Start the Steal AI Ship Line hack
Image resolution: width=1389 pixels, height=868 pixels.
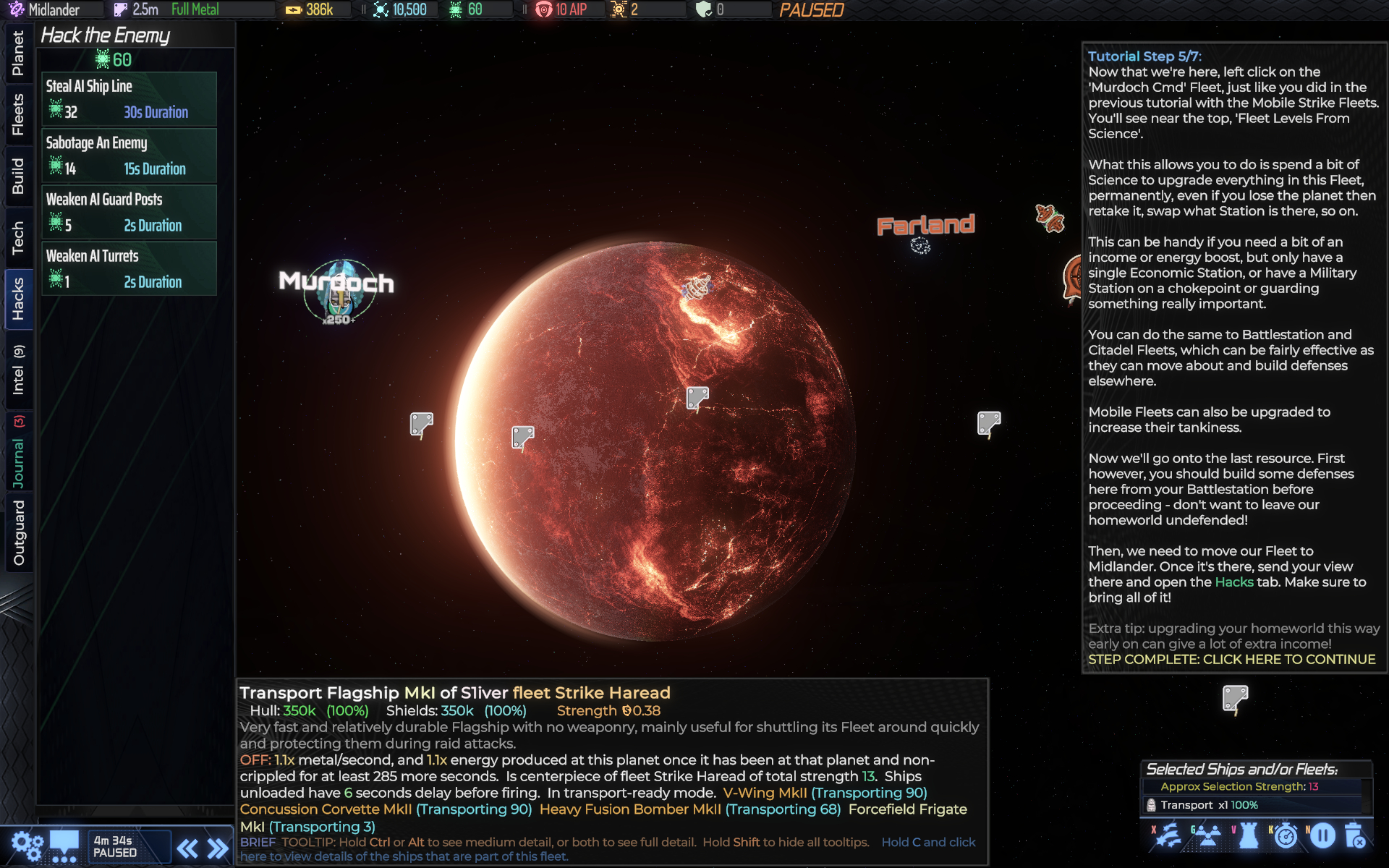click(129, 98)
